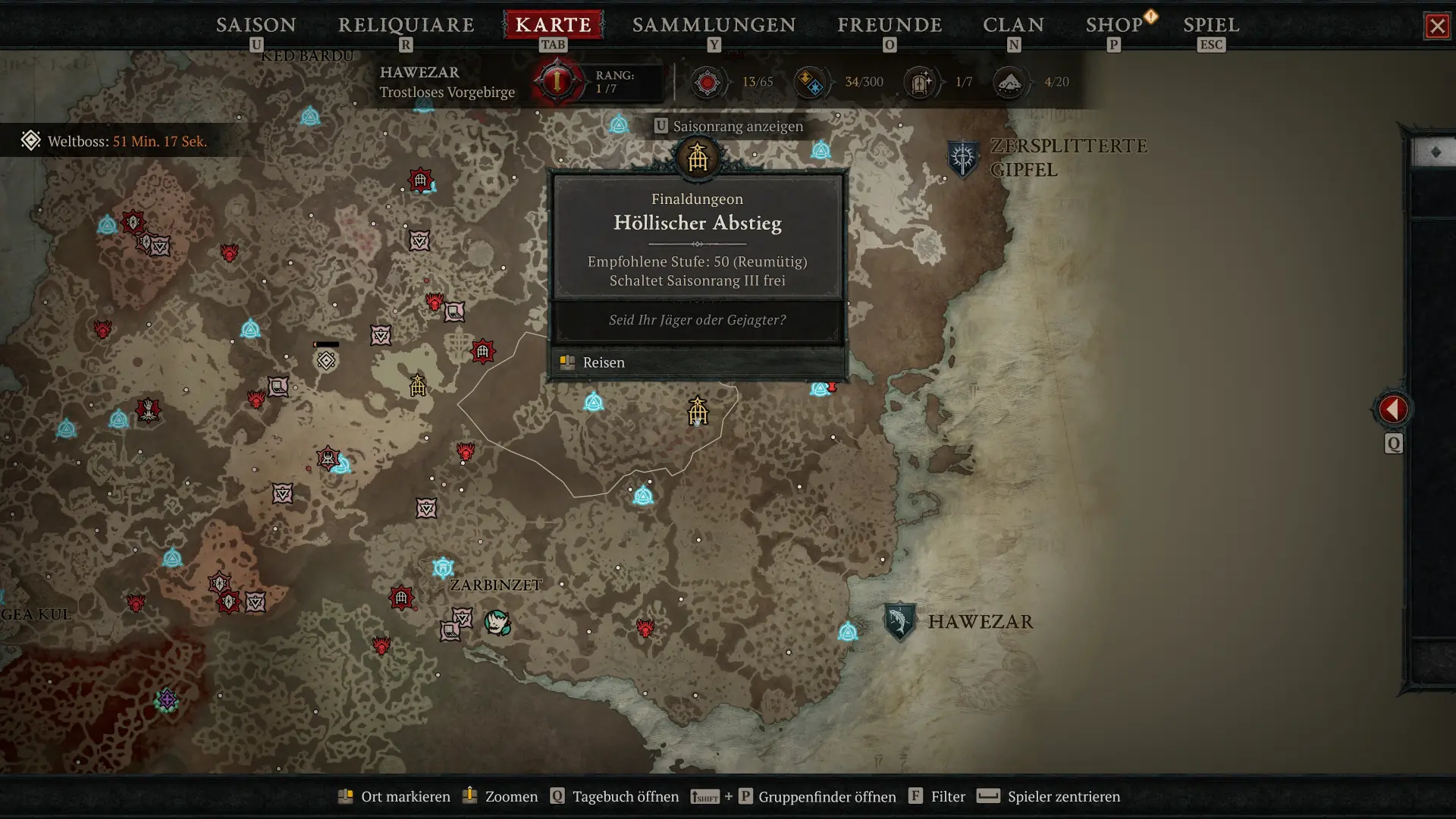Collapse the map with the red side arrow
1456x819 pixels.
click(x=1393, y=407)
